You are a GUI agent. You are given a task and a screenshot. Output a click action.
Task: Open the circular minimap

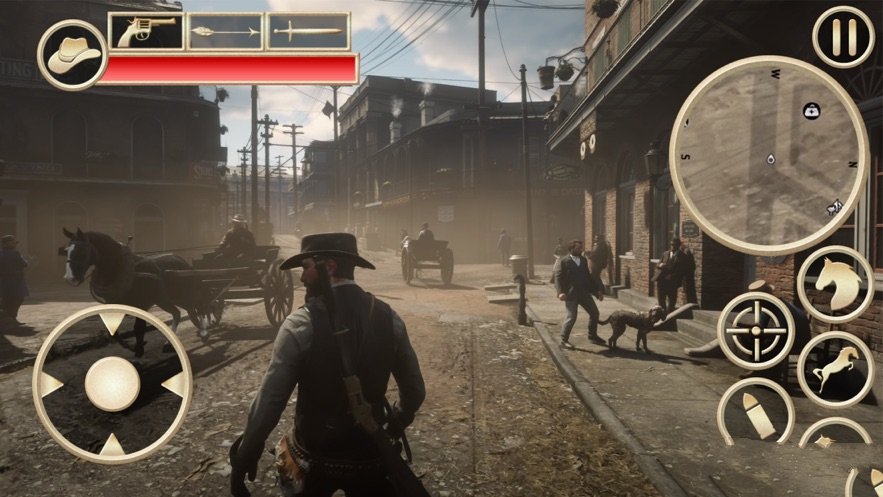tap(768, 154)
